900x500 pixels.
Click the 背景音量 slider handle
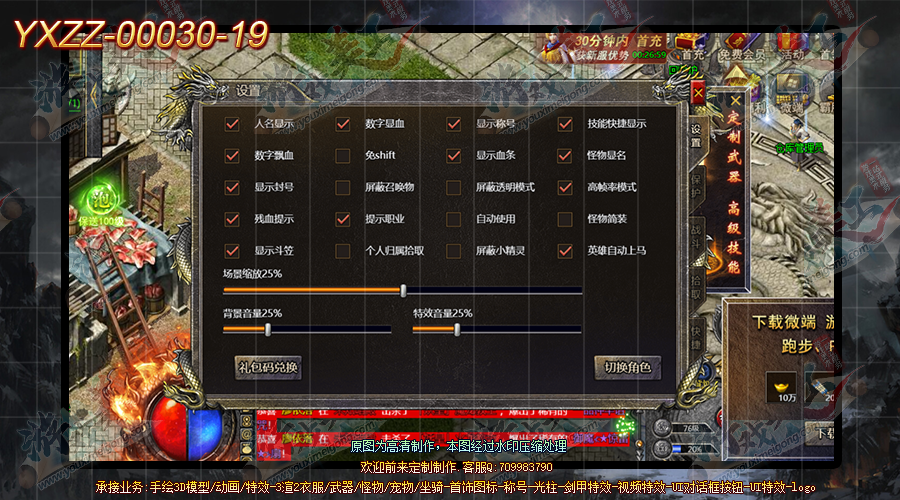click(267, 328)
